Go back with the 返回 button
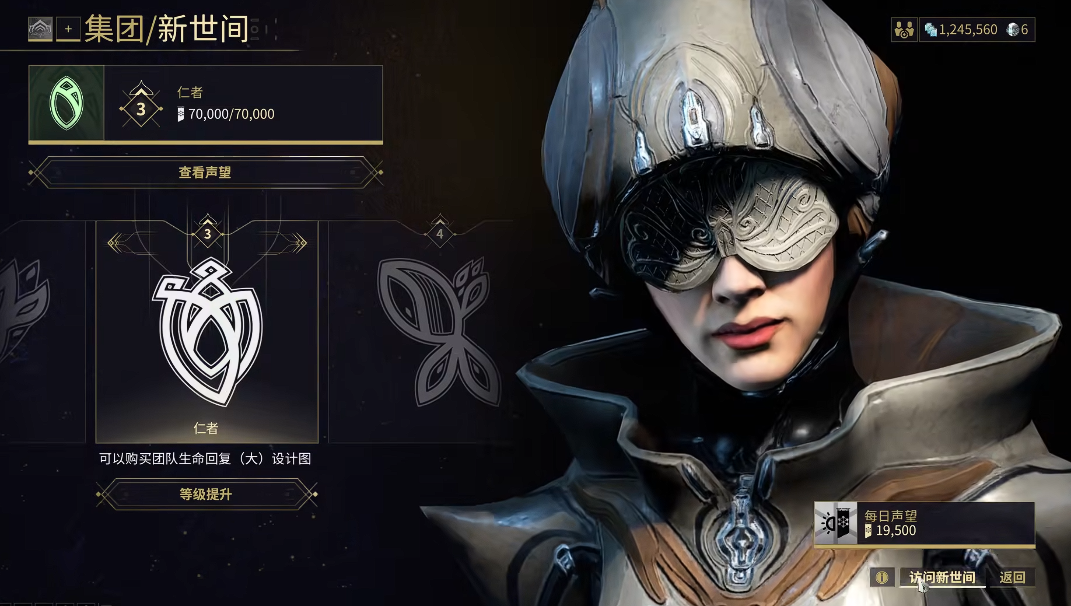Image resolution: width=1071 pixels, height=606 pixels. click(x=1012, y=577)
